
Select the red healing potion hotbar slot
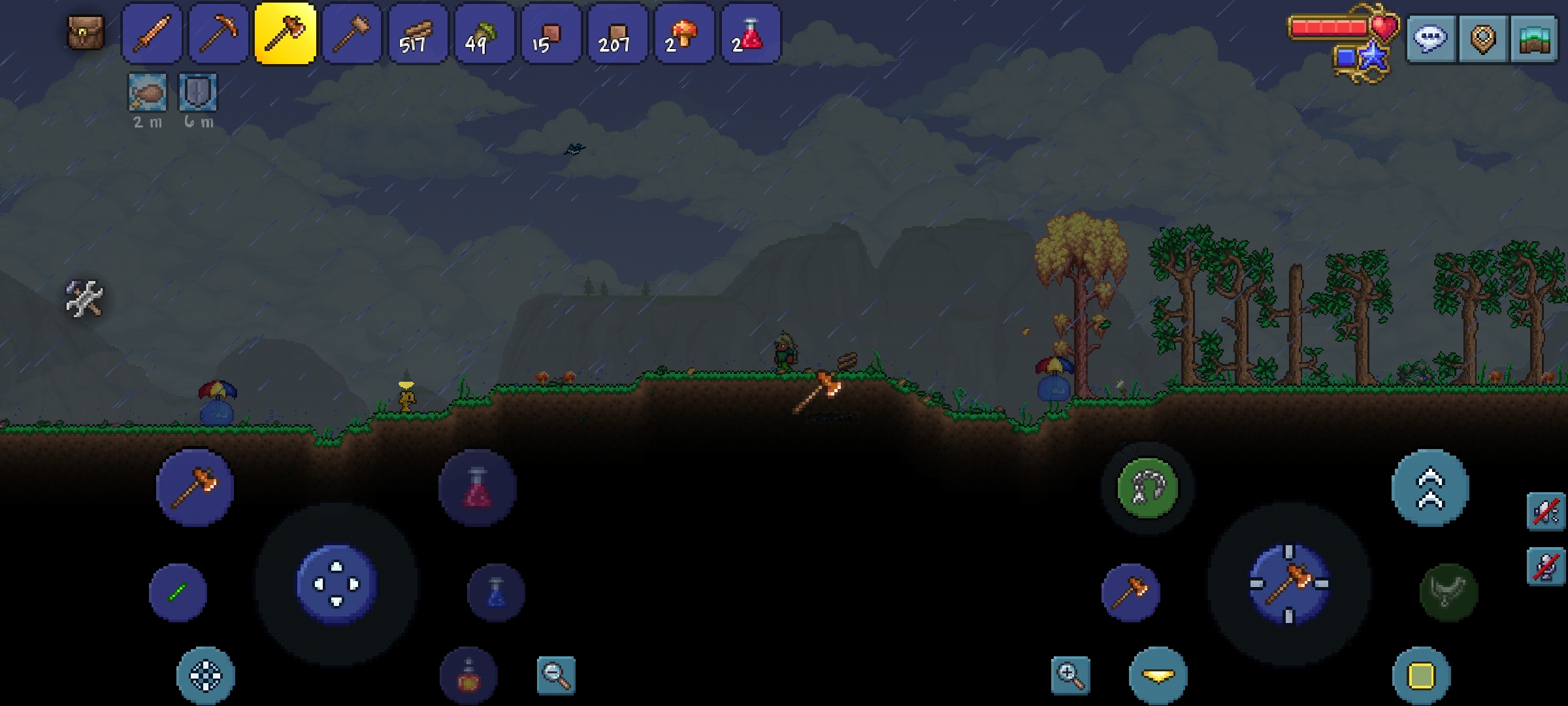click(750, 33)
